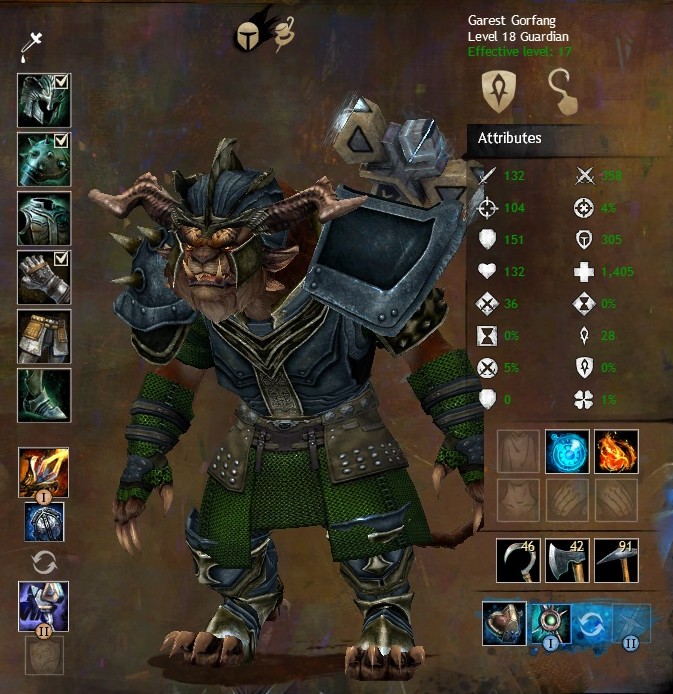Select the spiked shoulder armor slot
Viewport: 673px width, 694px height.
click(x=43, y=158)
